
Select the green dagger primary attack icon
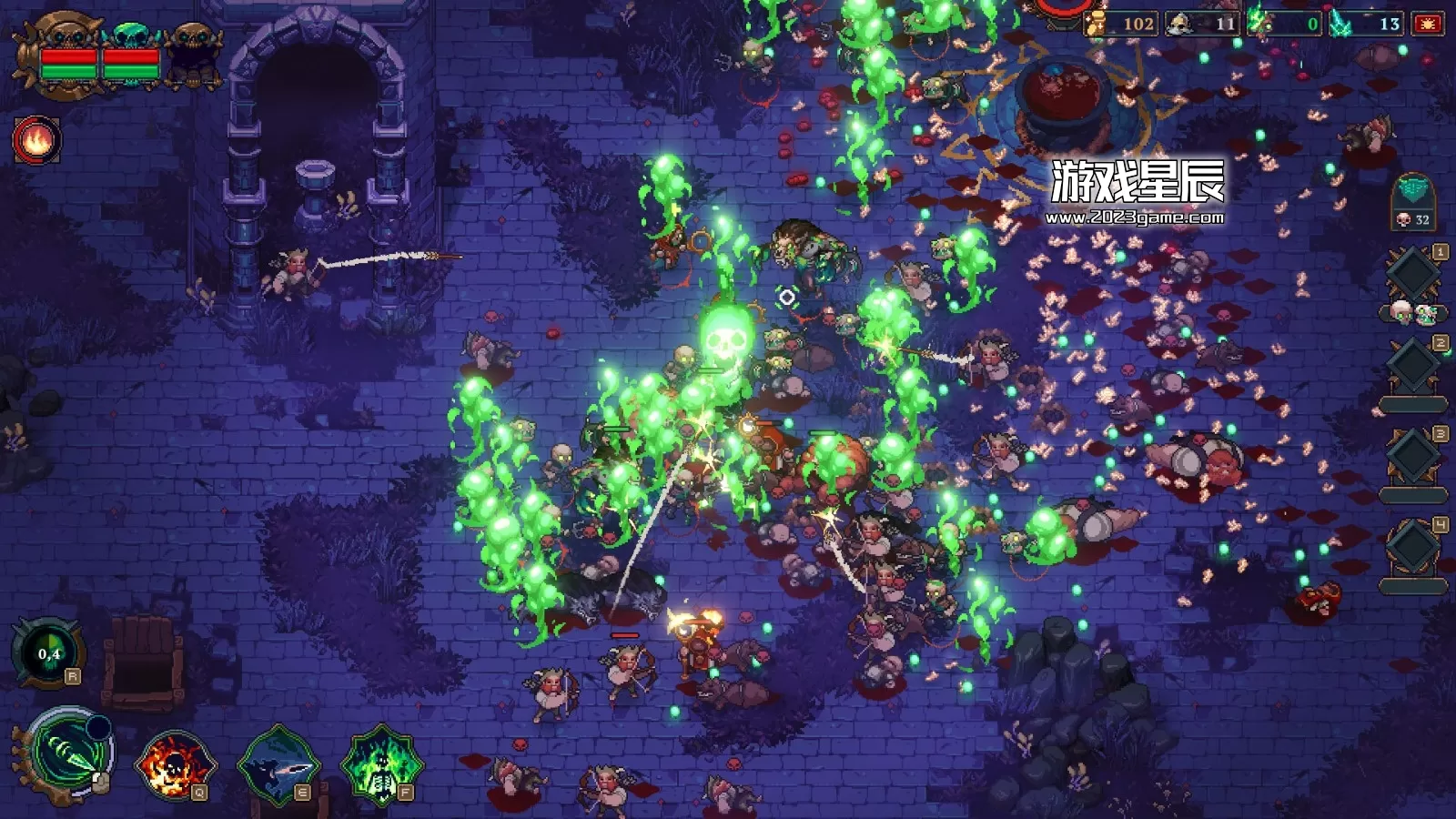[66, 755]
